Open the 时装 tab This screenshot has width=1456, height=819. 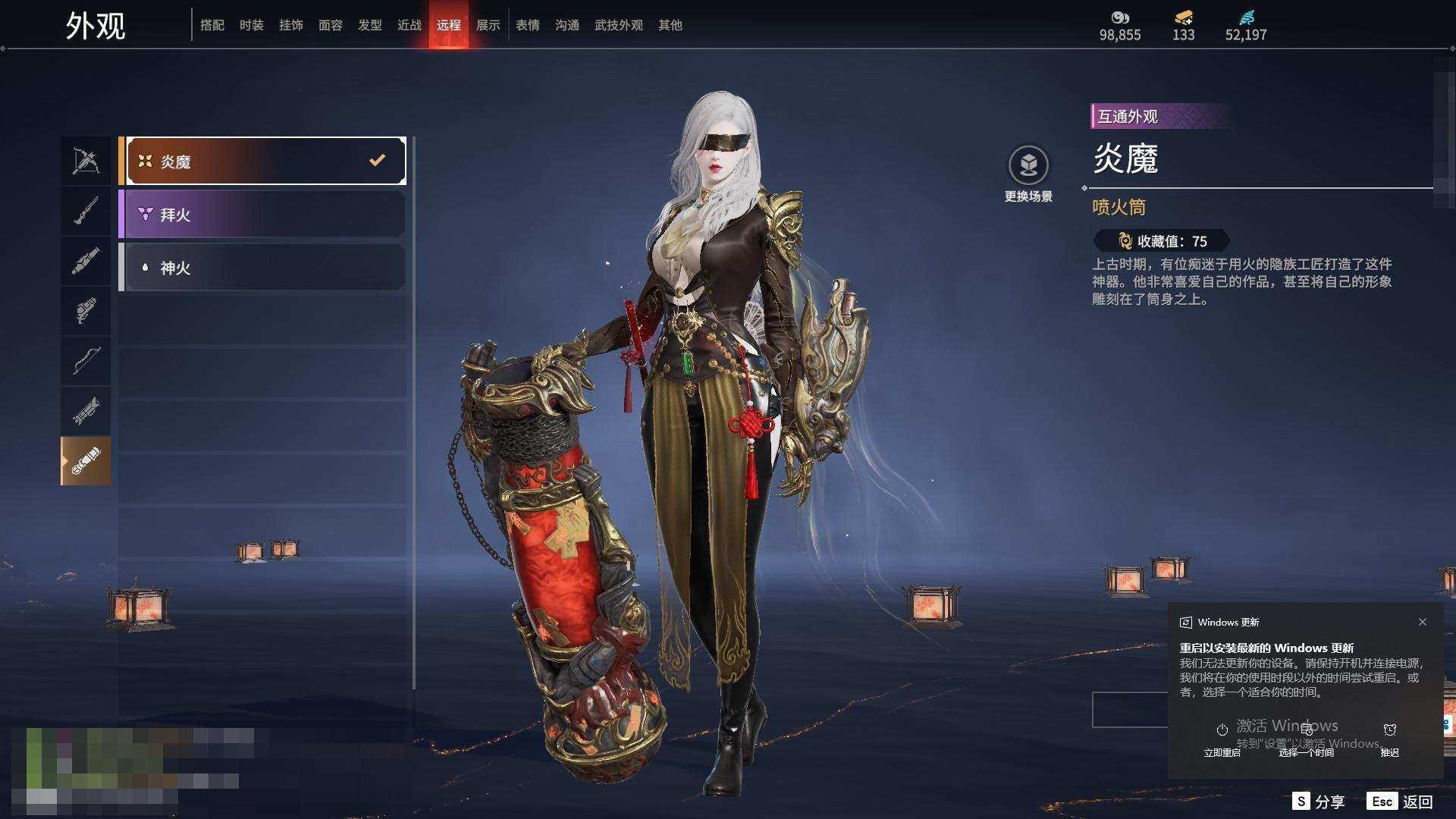tap(252, 25)
